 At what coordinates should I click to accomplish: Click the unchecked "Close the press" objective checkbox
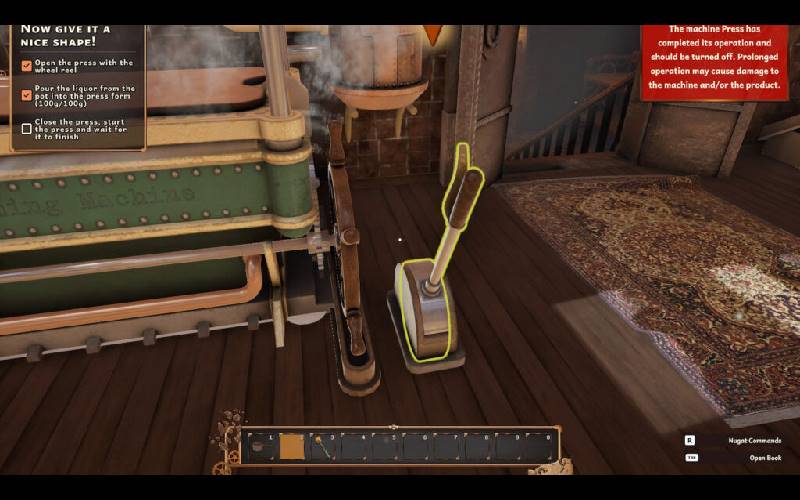click(x=27, y=128)
